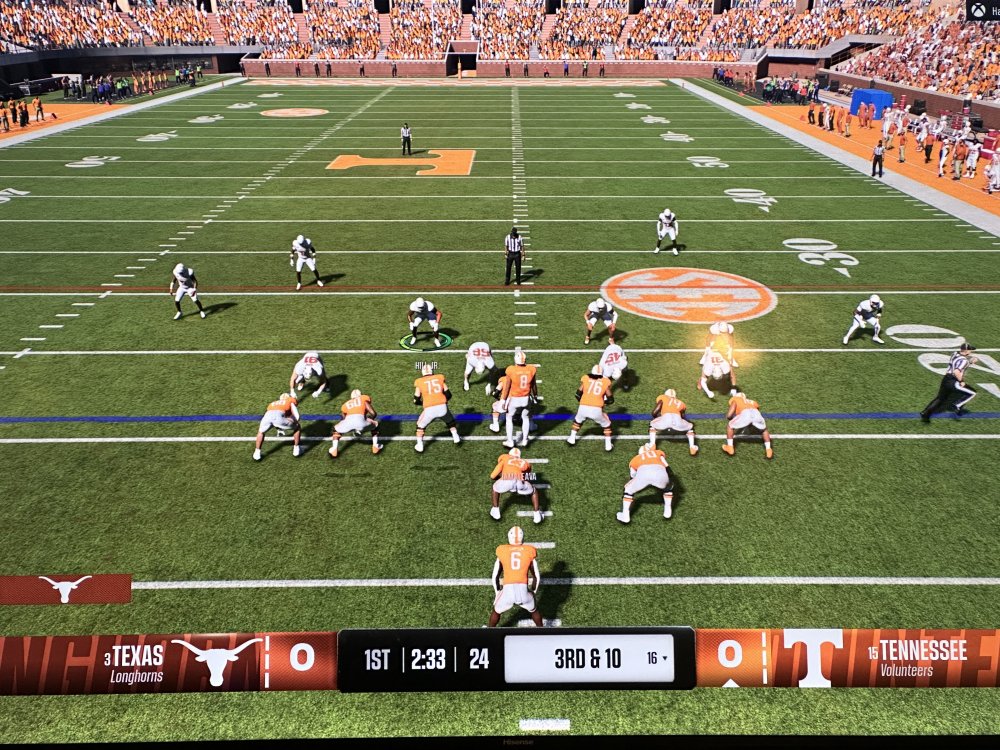
Task: Open the Xbox notification banner
Action: coord(982,10)
